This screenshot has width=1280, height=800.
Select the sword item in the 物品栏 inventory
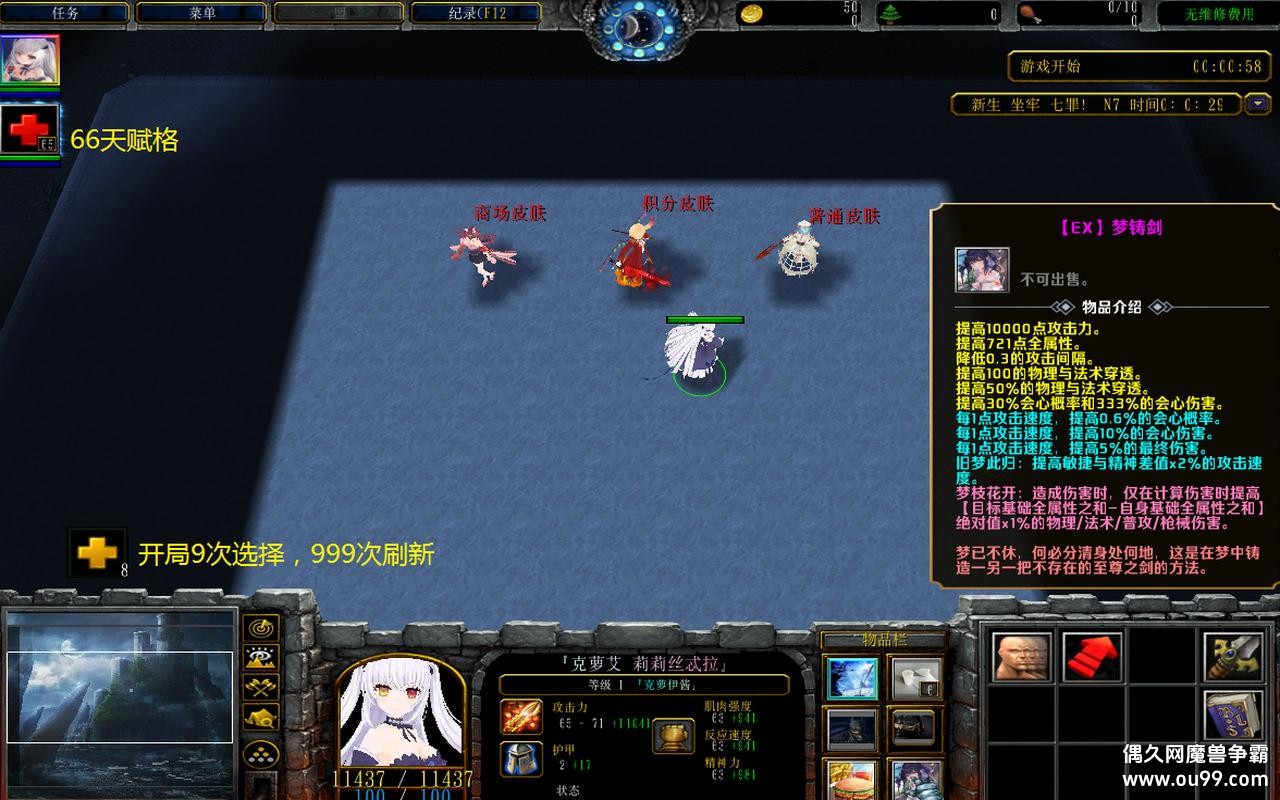pyautogui.click(x=852, y=679)
